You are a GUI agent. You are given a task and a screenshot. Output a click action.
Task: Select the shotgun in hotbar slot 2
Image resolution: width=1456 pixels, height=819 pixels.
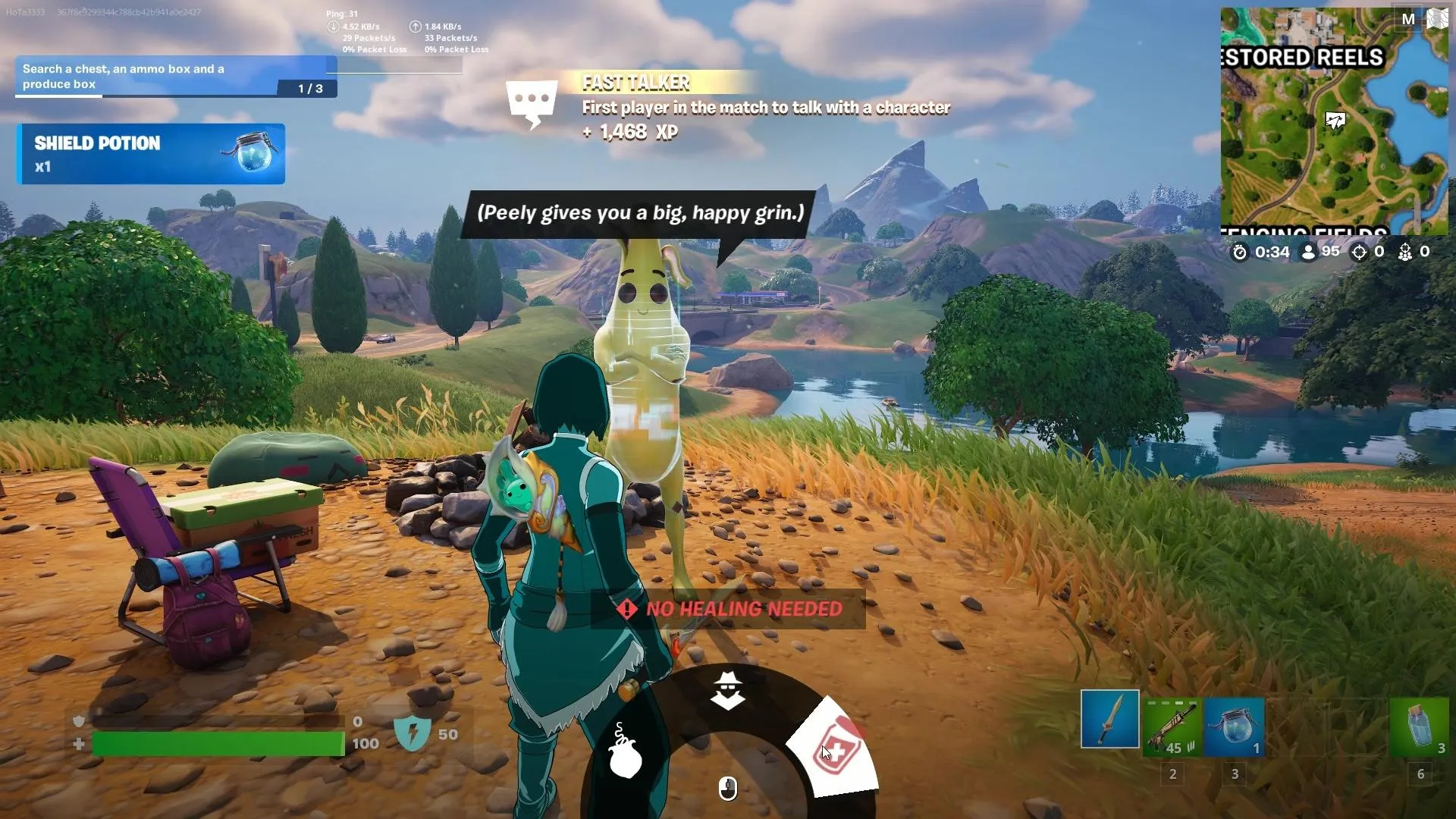point(1173,726)
